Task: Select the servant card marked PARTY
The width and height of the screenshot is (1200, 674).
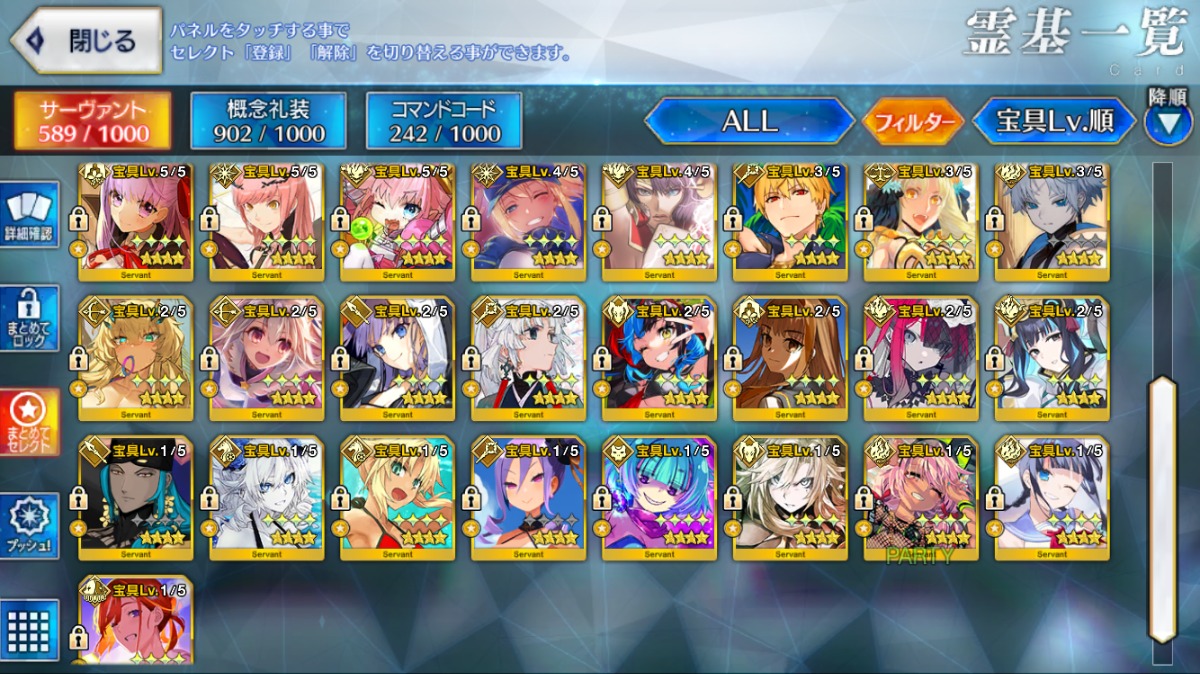Action: coord(920,497)
